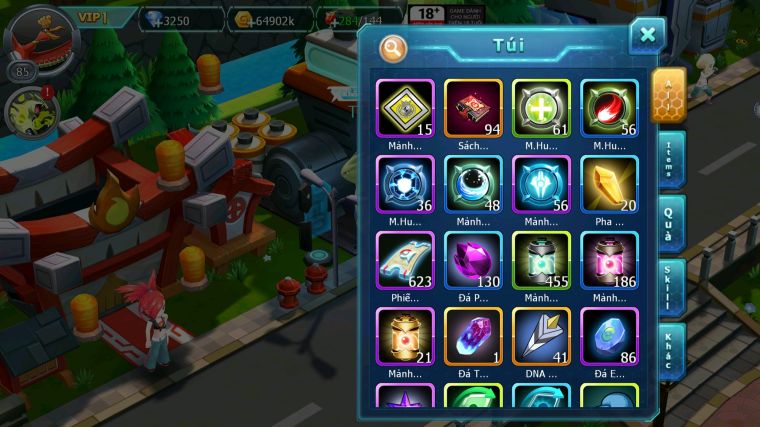Open the bag search magnifier

tap(393, 47)
